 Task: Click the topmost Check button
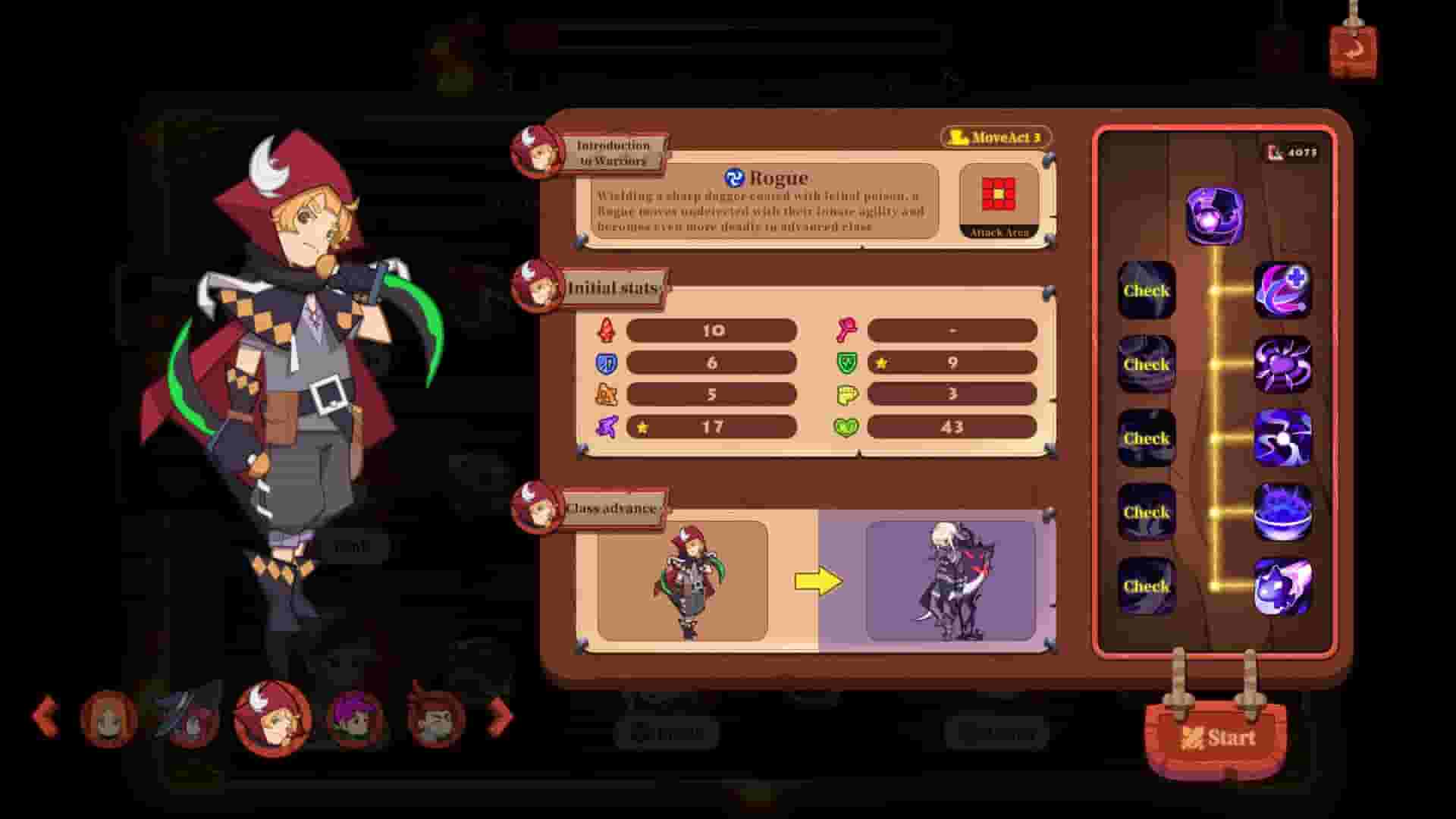1147,291
